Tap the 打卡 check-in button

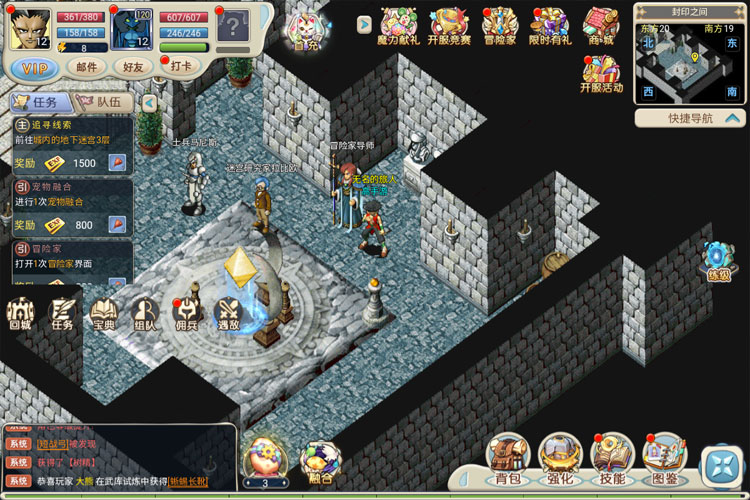tap(182, 67)
